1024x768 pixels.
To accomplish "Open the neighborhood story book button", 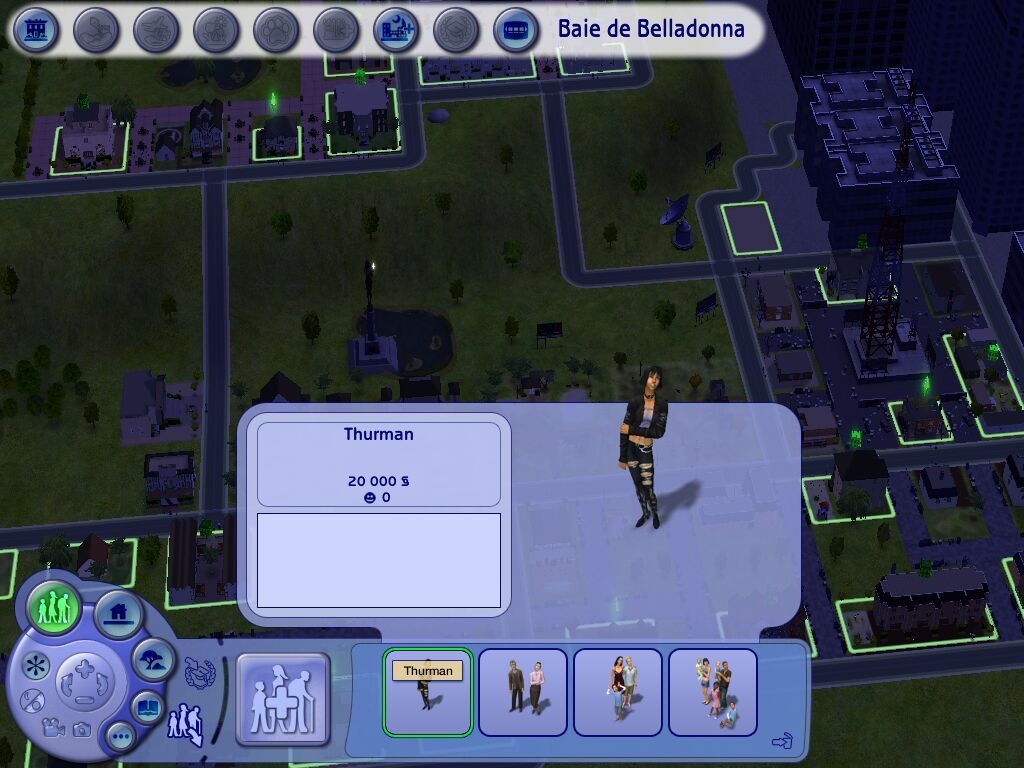I will 149,706.
